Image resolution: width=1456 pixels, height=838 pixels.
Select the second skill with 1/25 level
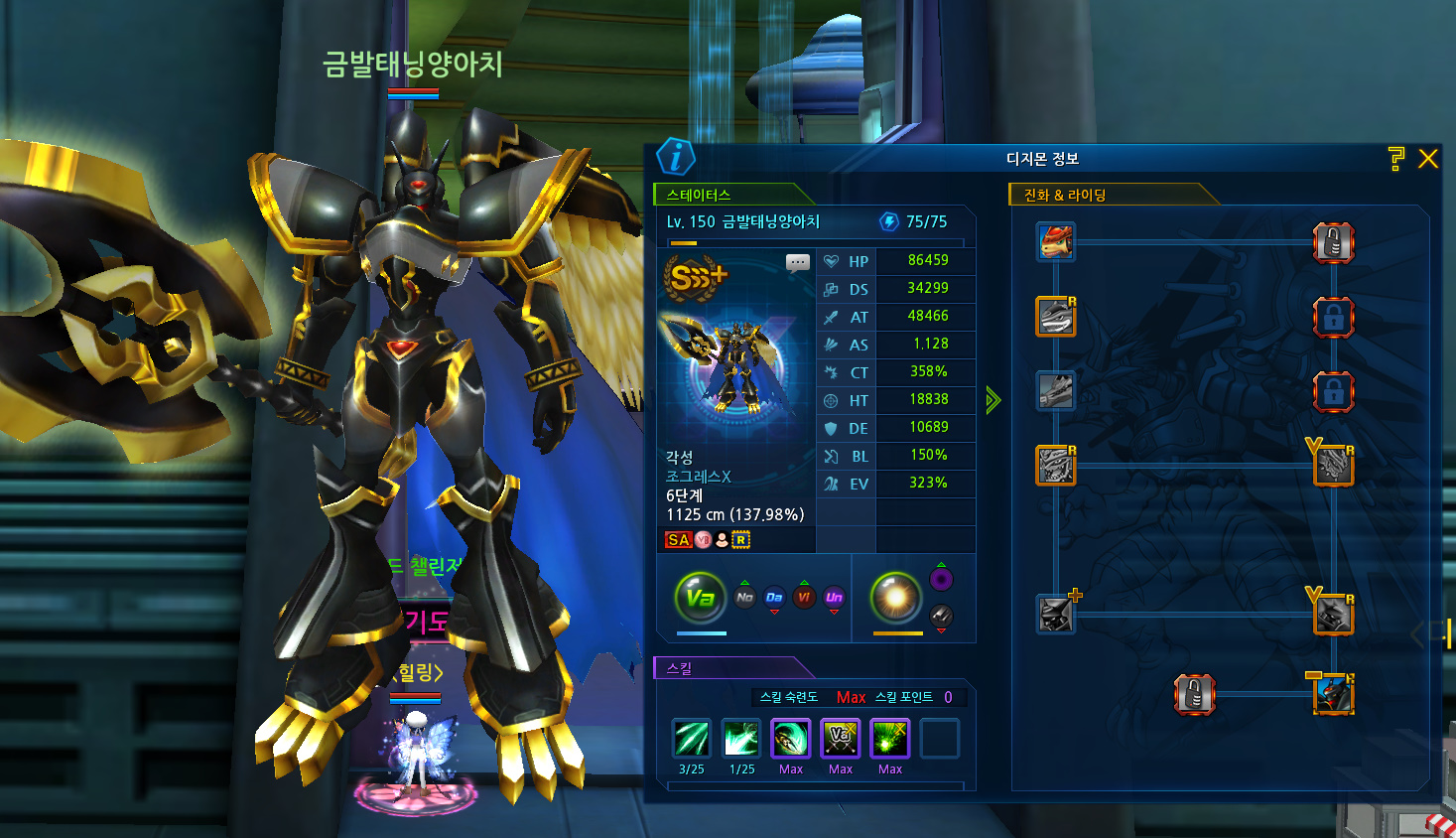[x=741, y=739]
